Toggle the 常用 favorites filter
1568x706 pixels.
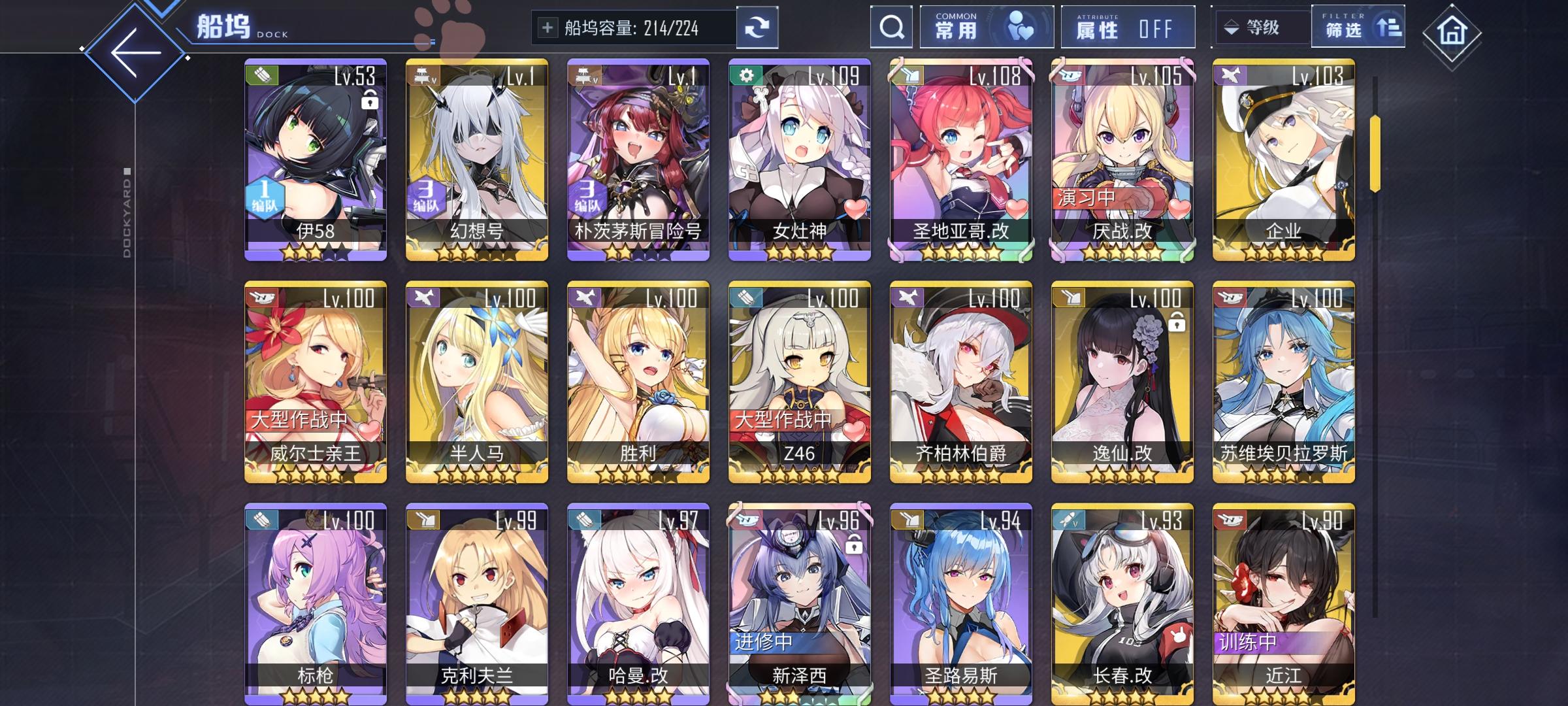(985, 27)
